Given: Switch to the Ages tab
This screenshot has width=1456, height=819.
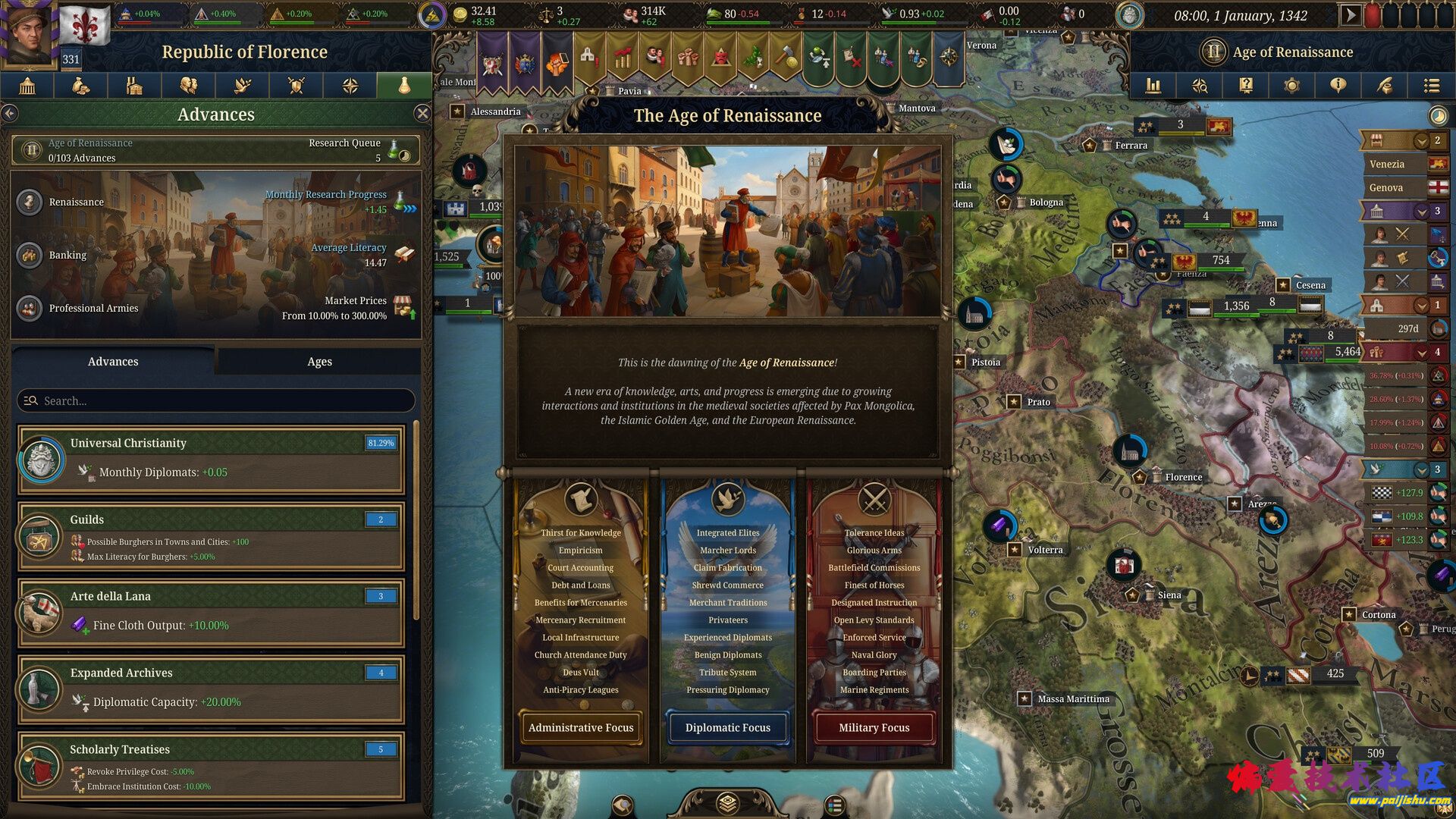Looking at the screenshot, I should [x=318, y=362].
